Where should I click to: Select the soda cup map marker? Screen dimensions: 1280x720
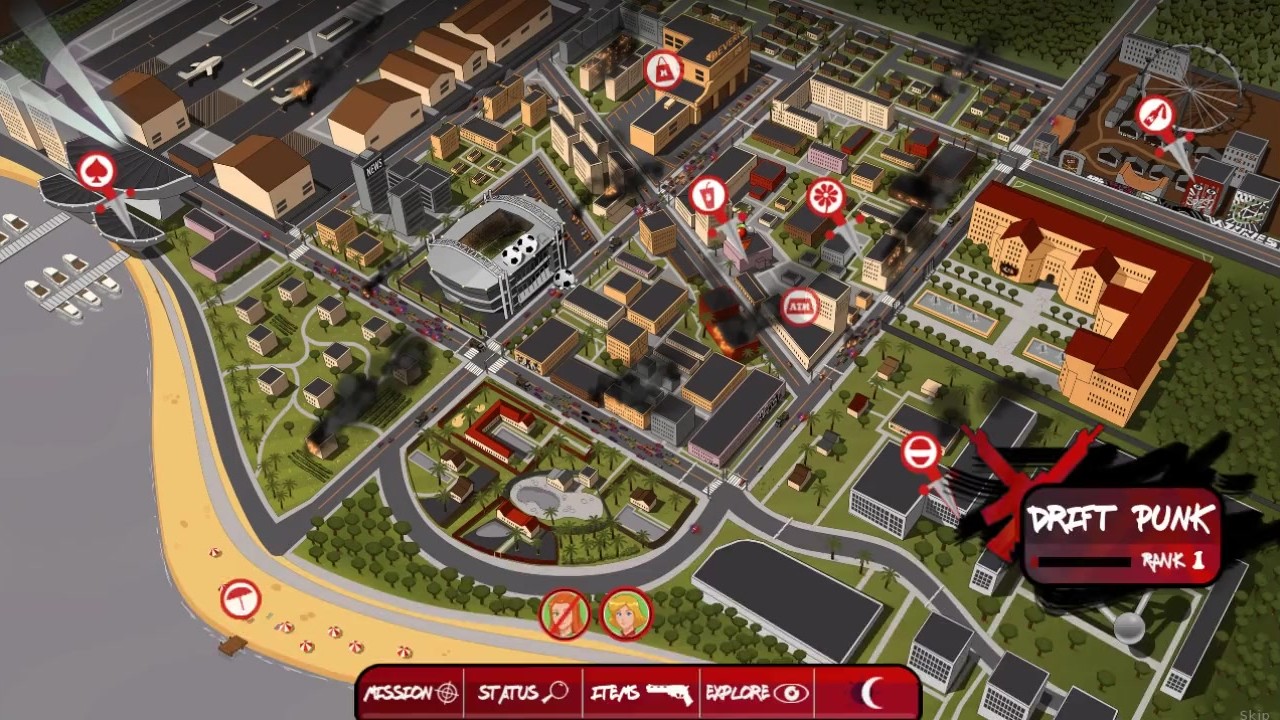pos(708,192)
